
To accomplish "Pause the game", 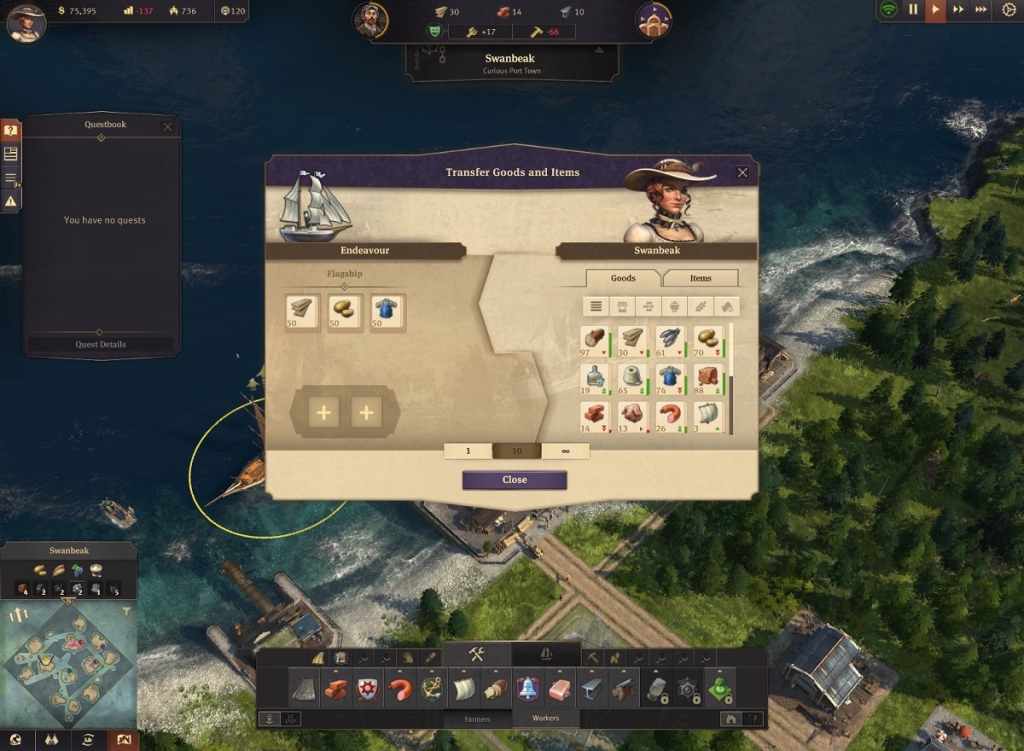I will [x=912, y=10].
